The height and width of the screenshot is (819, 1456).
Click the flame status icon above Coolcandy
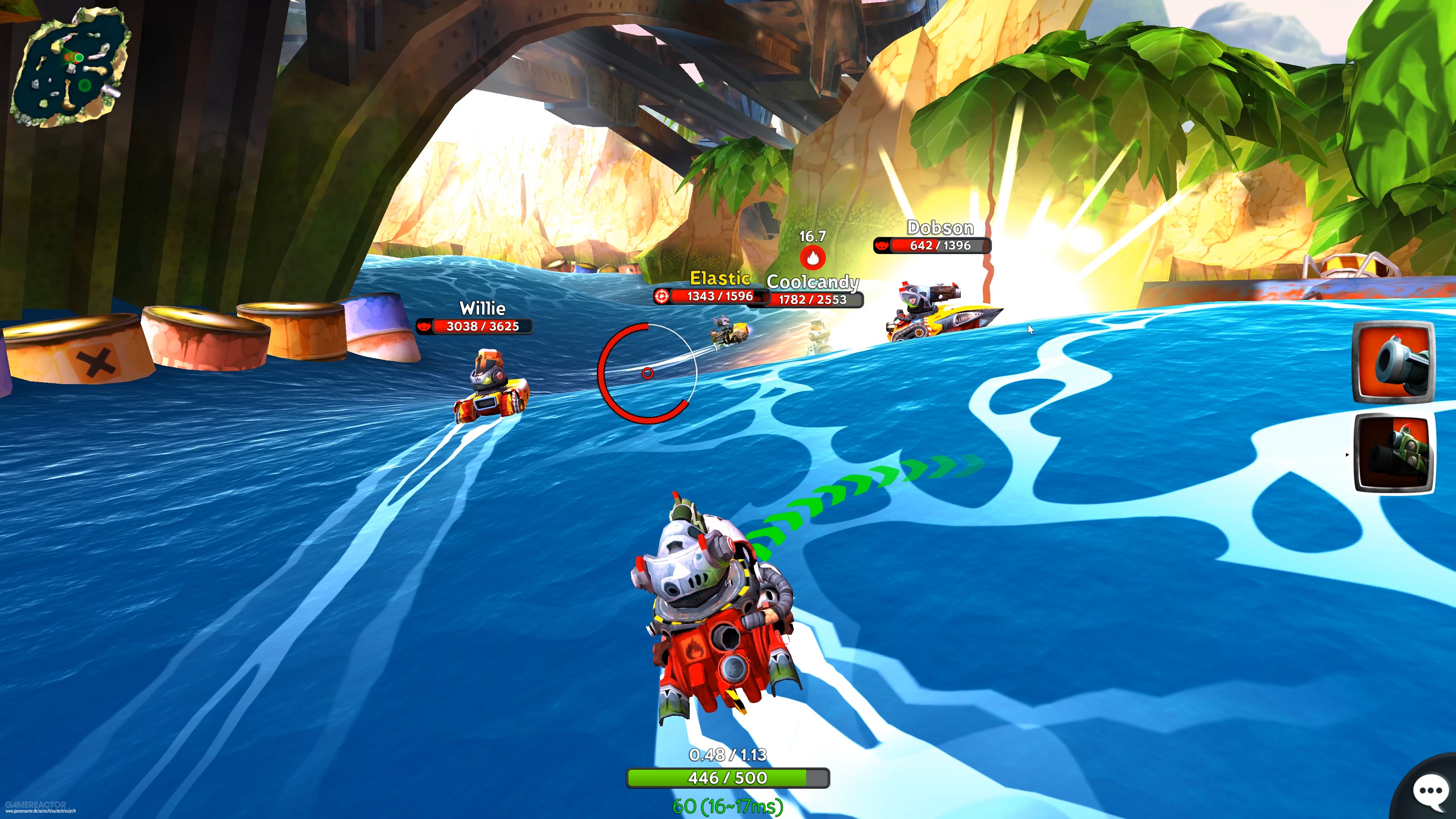812,257
